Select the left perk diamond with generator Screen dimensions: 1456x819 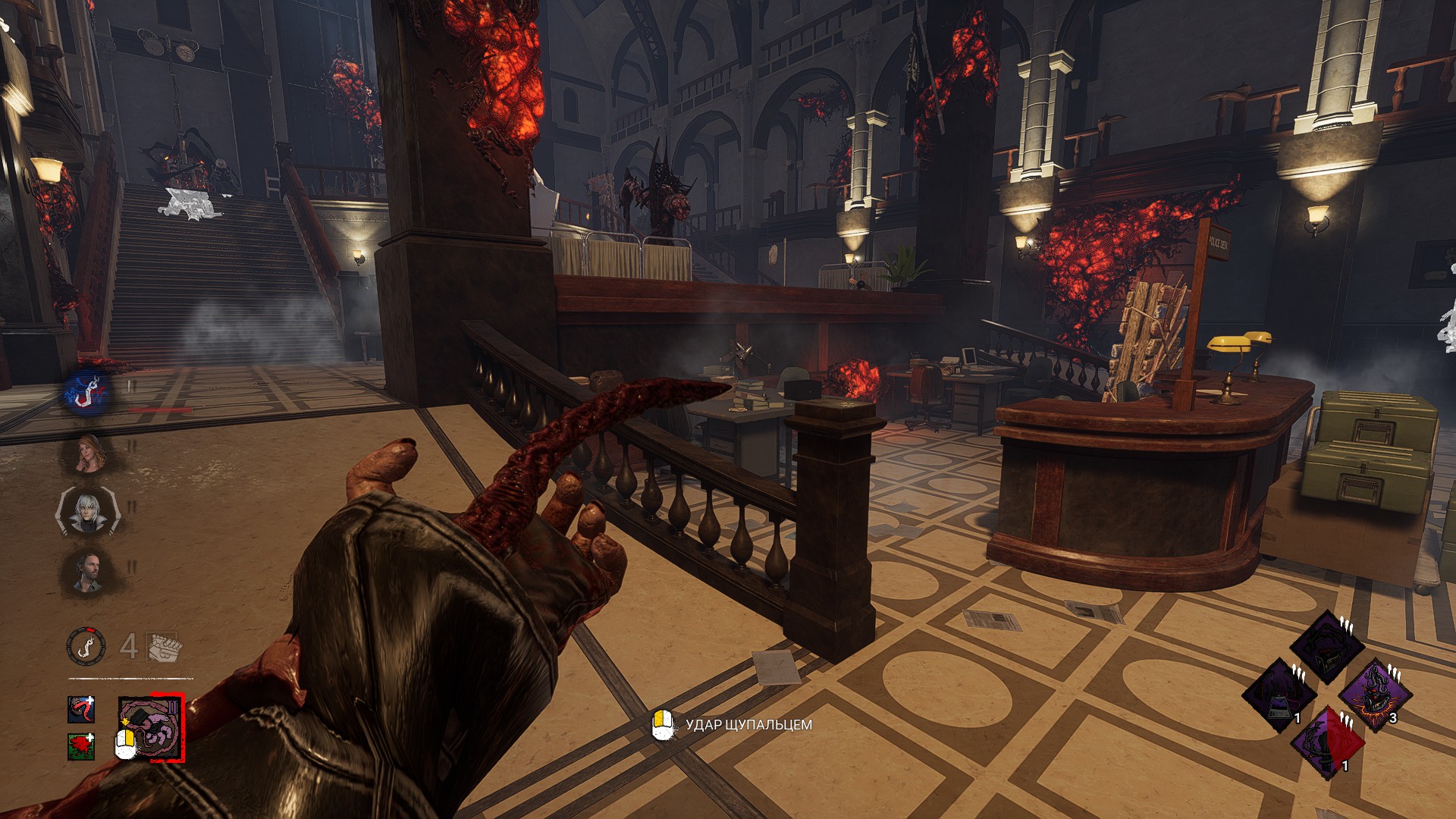tap(1280, 695)
